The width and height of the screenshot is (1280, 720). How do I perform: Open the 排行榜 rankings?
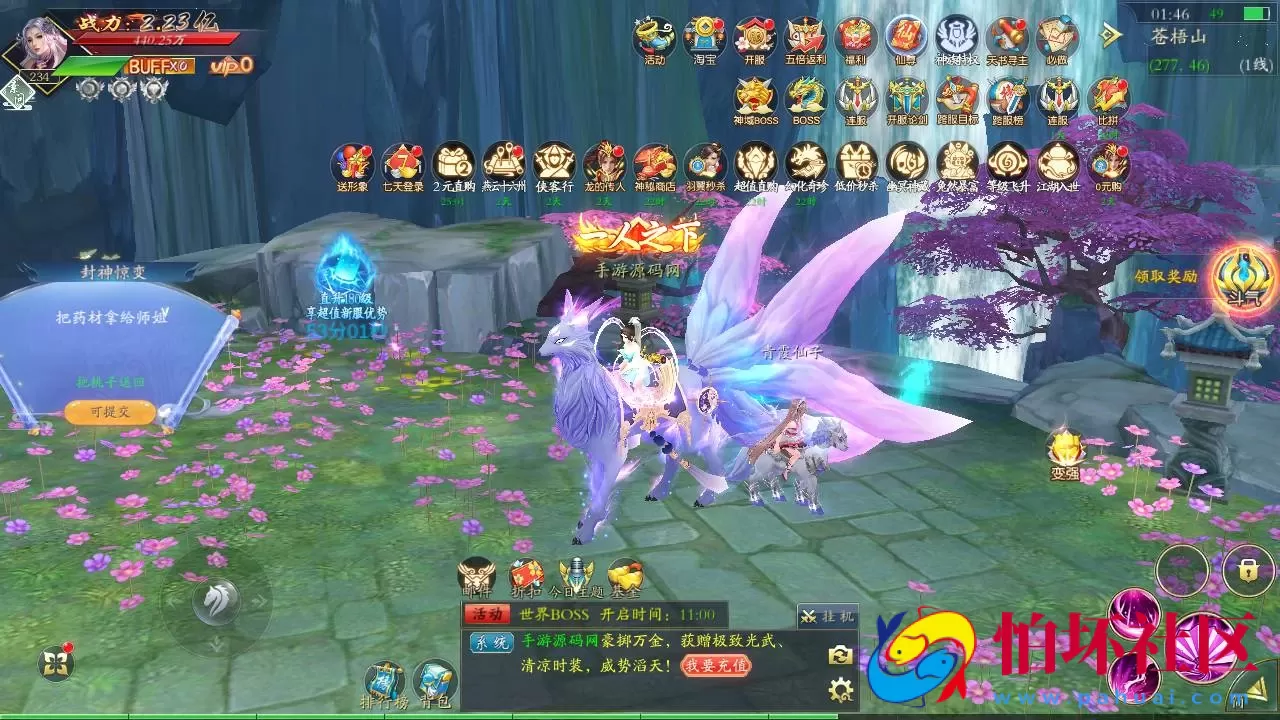(x=384, y=682)
